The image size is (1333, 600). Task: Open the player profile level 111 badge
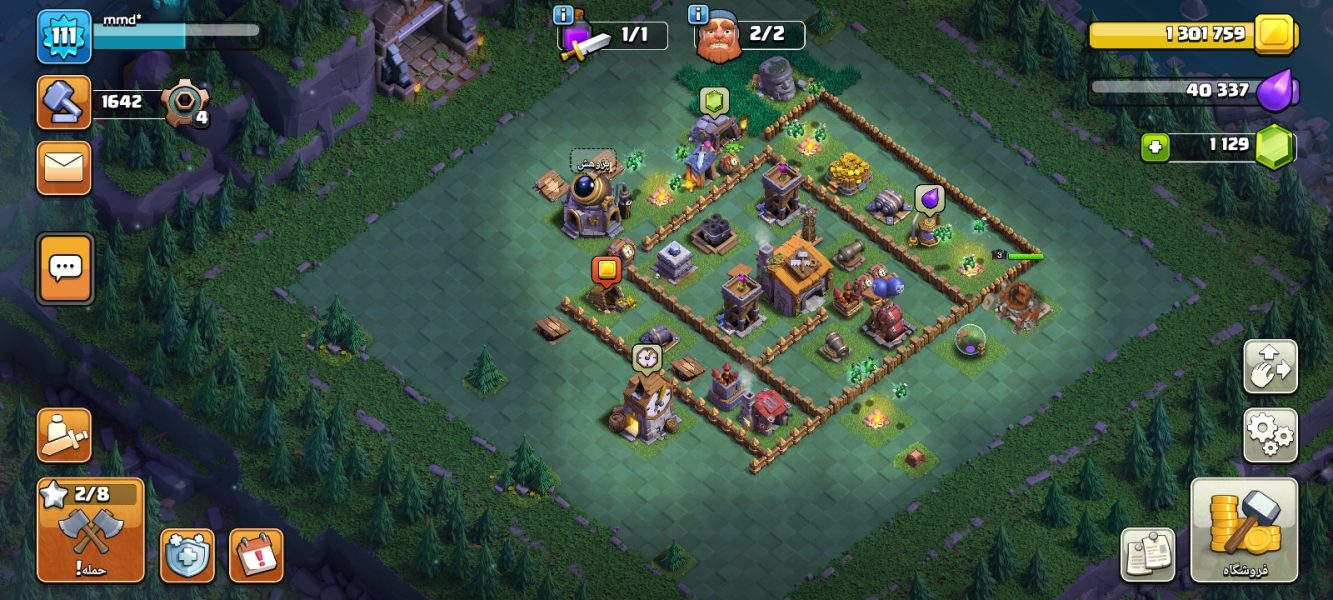point(64,36)
